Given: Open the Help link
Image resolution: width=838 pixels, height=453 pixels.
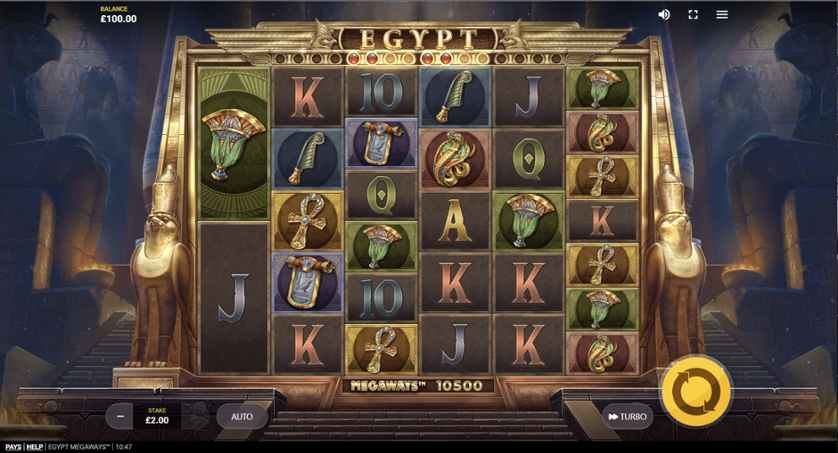Looking at the screenshot, I should 34,447.
